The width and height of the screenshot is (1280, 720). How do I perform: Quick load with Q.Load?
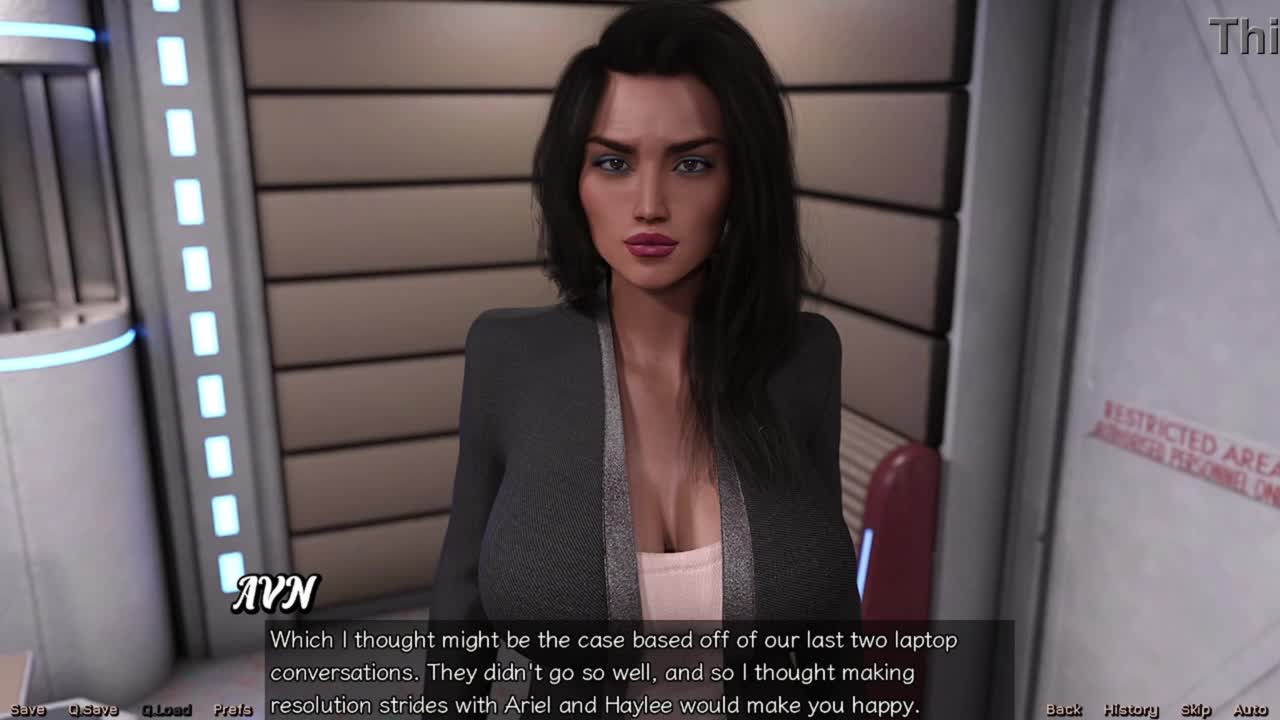click(x=166, y=710)
